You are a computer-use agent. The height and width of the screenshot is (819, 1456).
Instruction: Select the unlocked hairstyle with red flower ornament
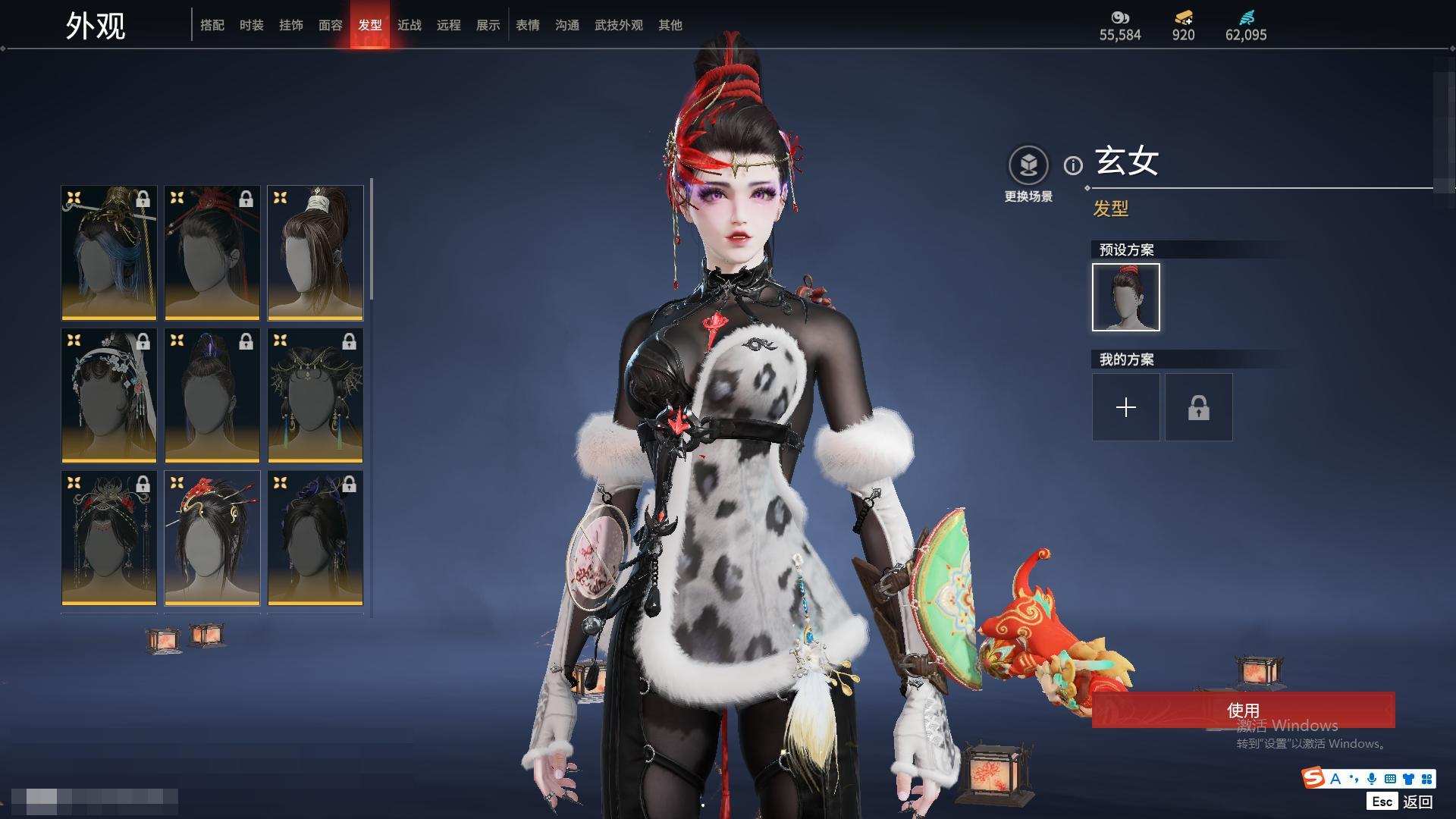tap(212, 538)
